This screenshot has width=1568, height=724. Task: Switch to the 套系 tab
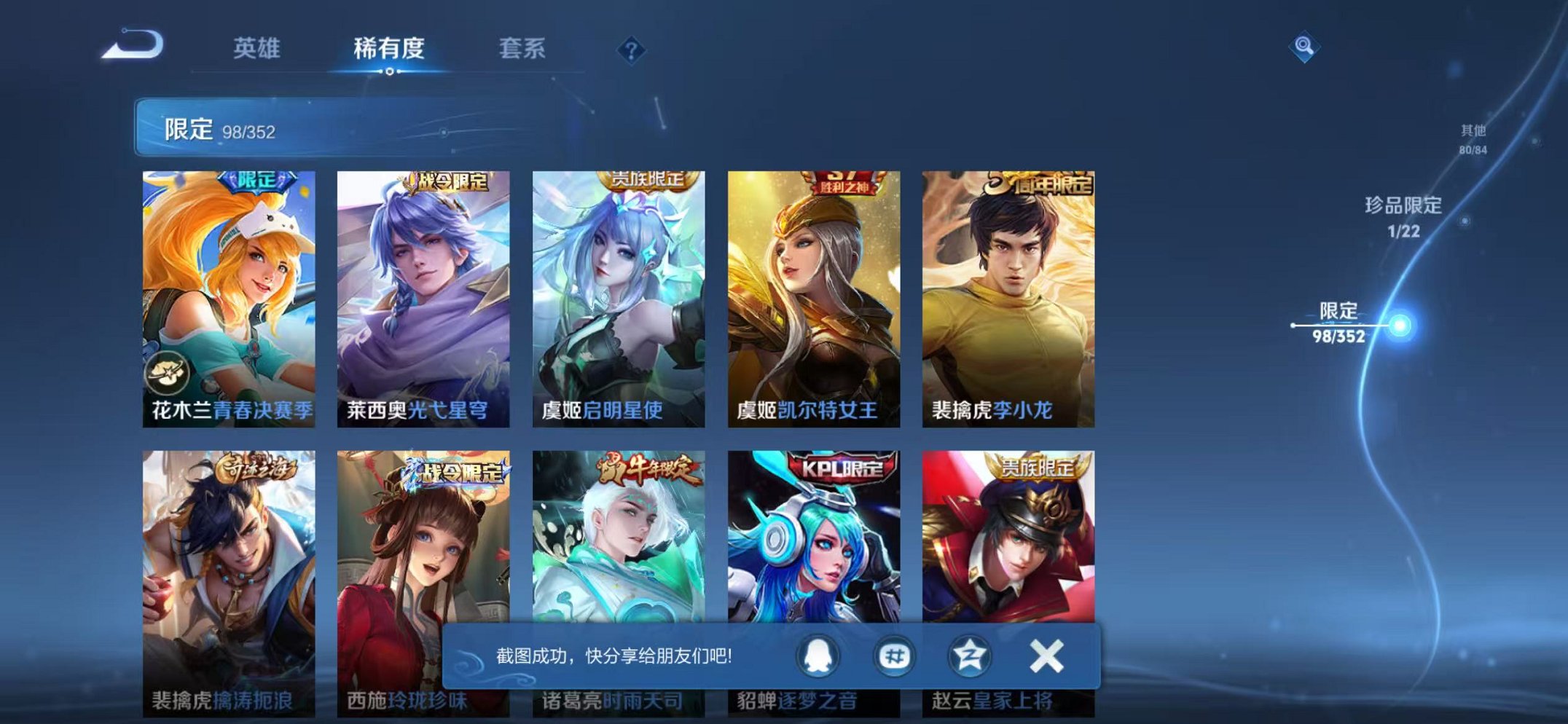(x=523, y=49)
